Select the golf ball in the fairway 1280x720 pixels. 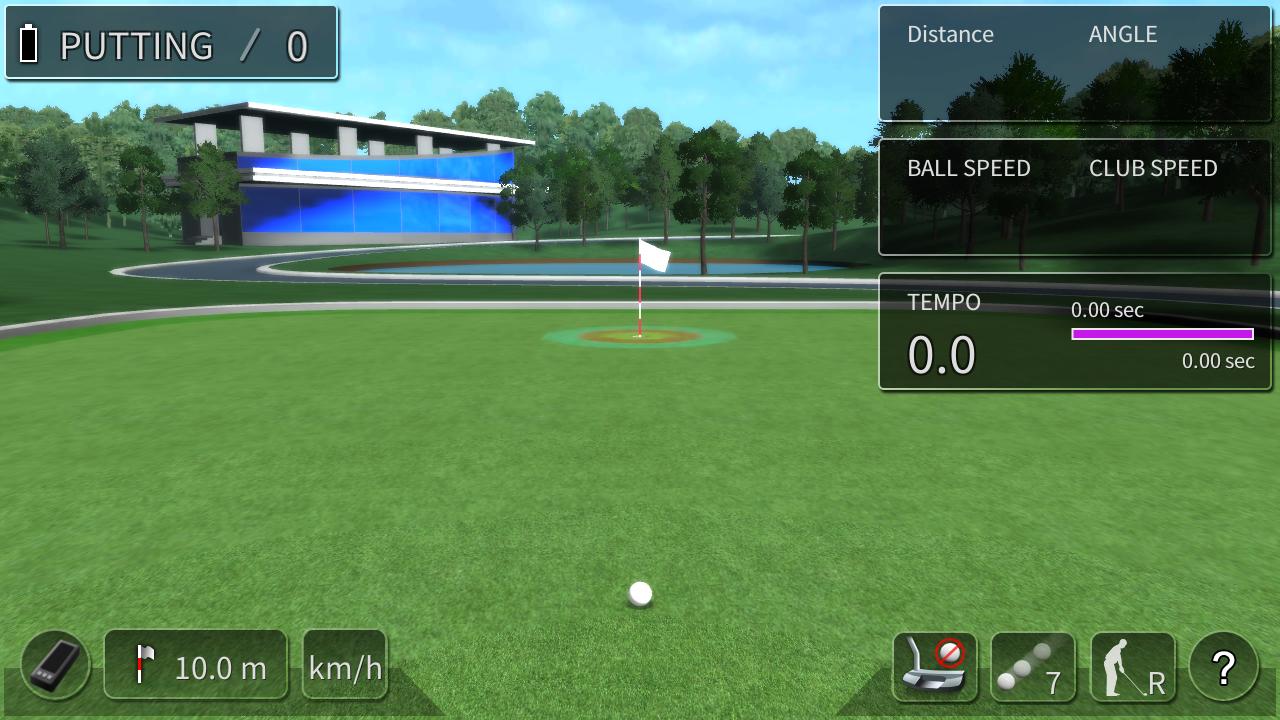(x=638, y=593)
